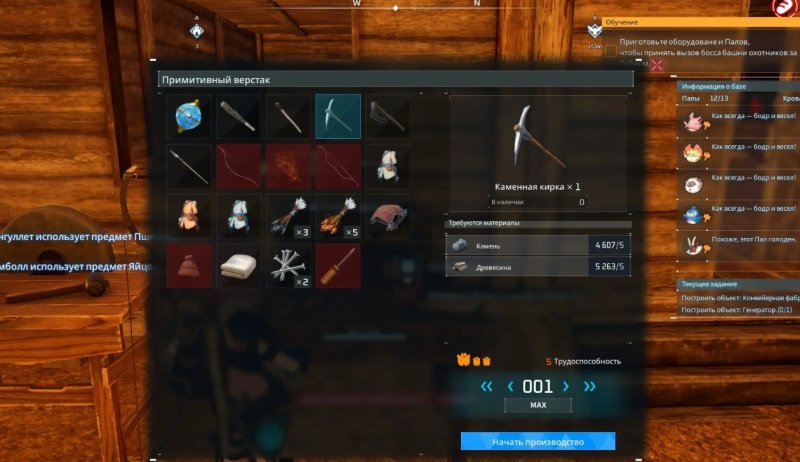Pick the stone axe recipe slot

click(x=388, y=116)
